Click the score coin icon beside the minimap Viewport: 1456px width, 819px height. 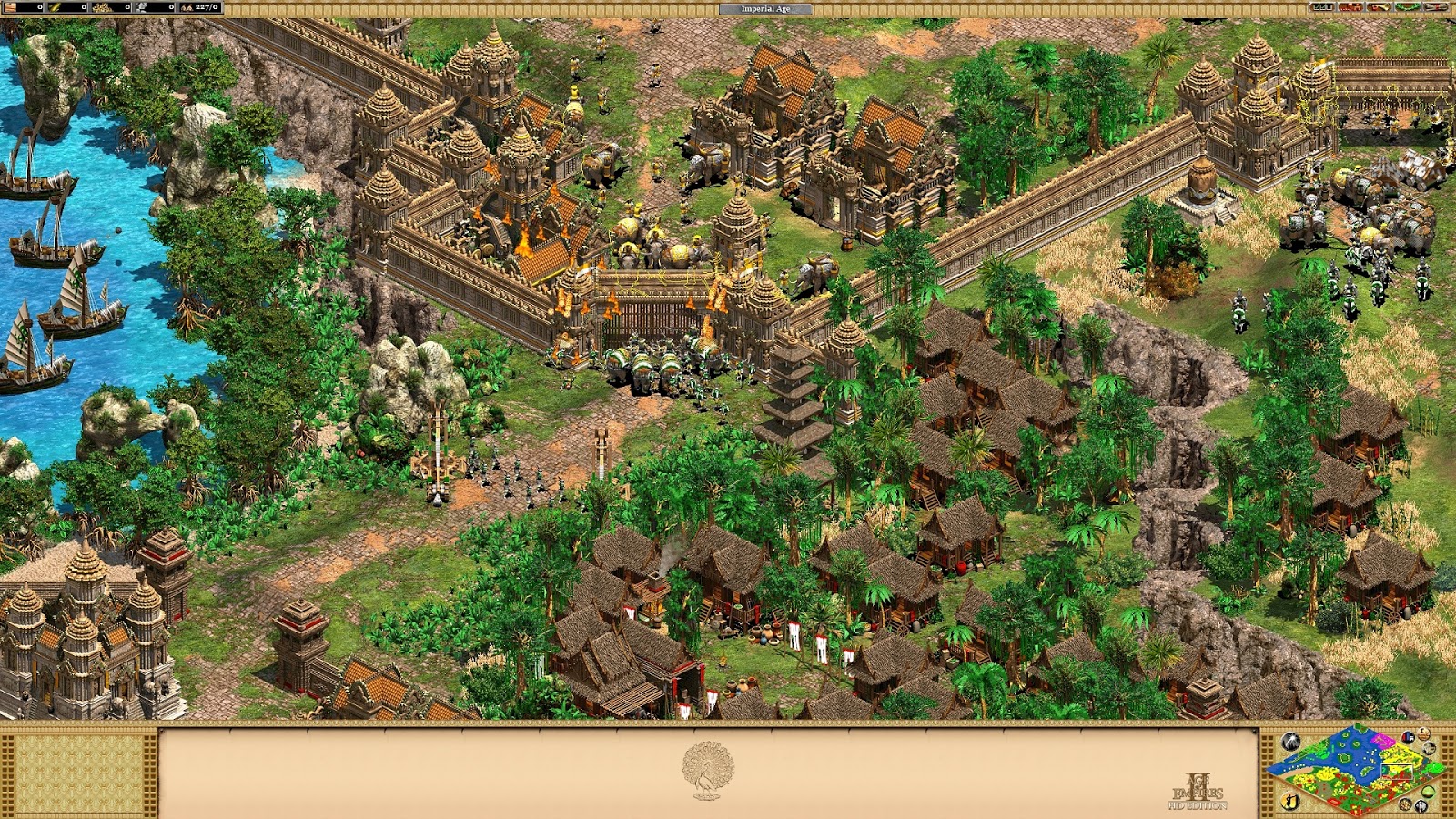point(1424,733)
